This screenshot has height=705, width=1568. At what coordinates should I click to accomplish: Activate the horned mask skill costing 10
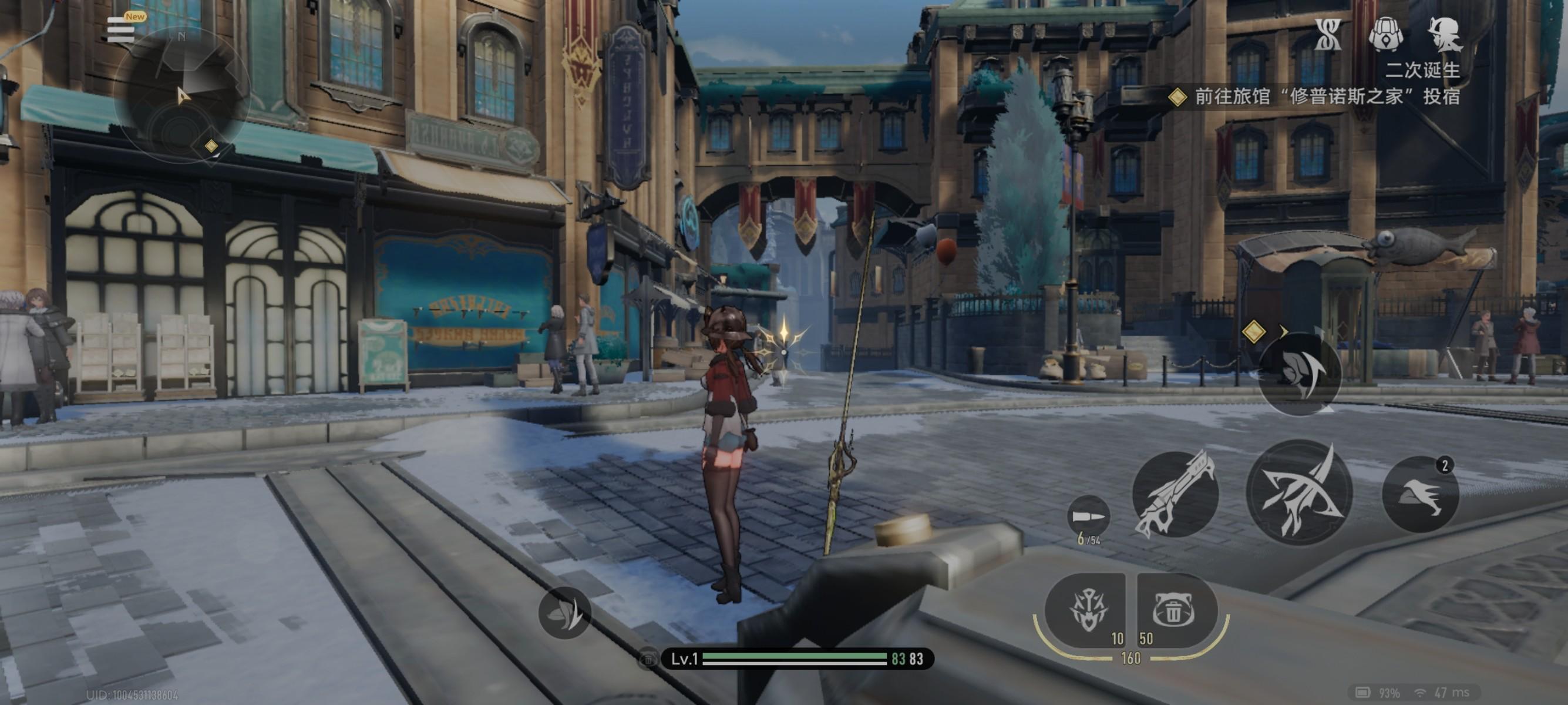coord(1086,610)
